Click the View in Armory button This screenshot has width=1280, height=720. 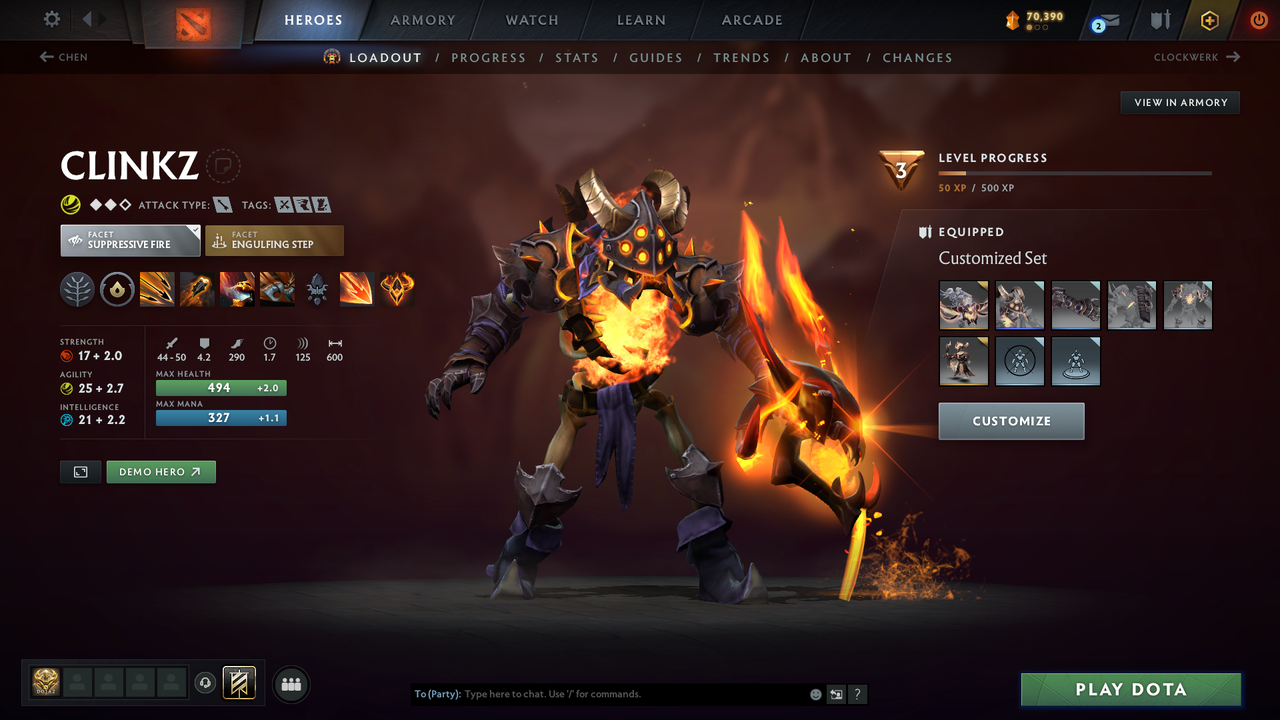tap(1179, 102)
